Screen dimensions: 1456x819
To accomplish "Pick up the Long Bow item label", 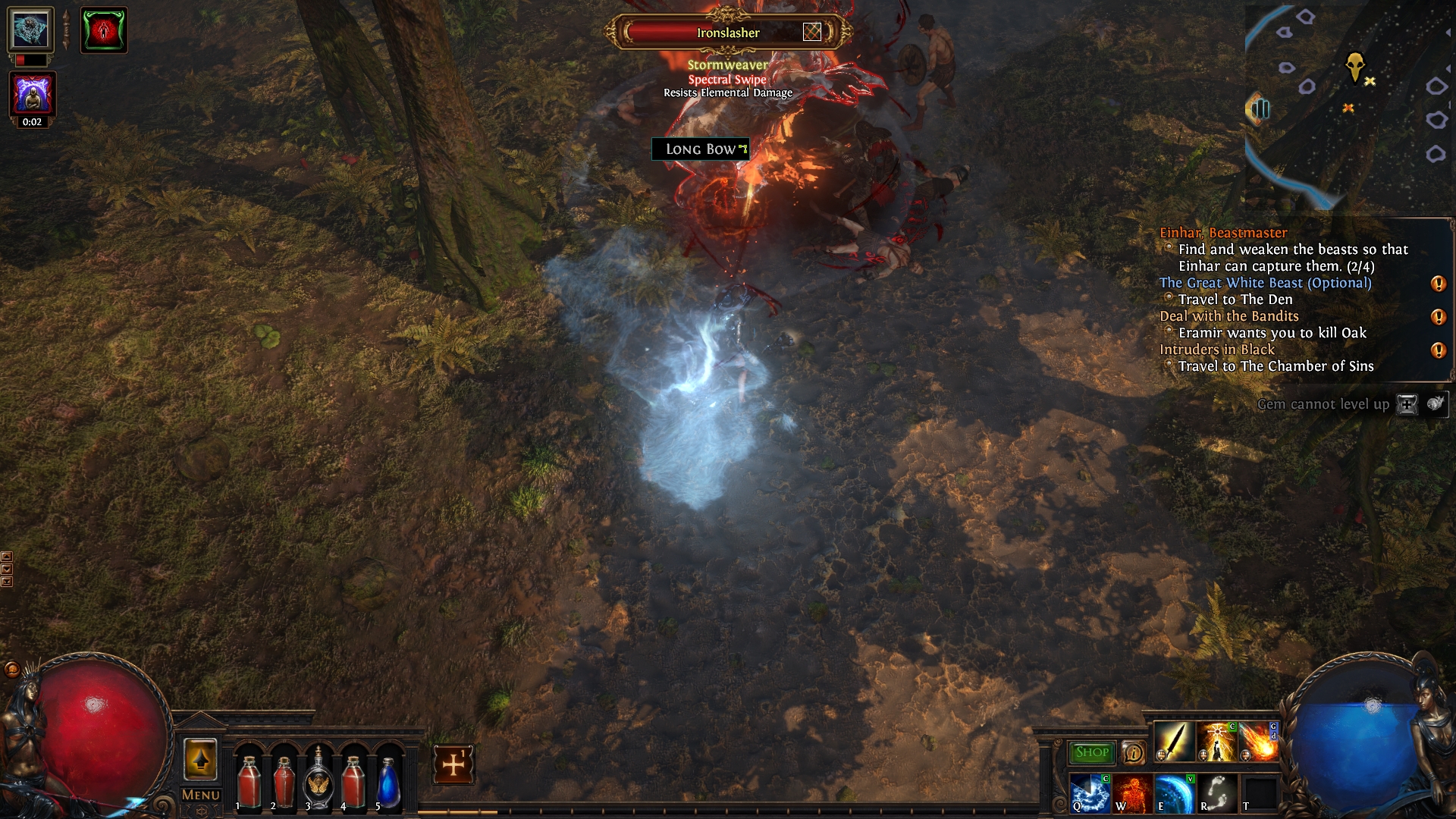I will click(700, 149).
